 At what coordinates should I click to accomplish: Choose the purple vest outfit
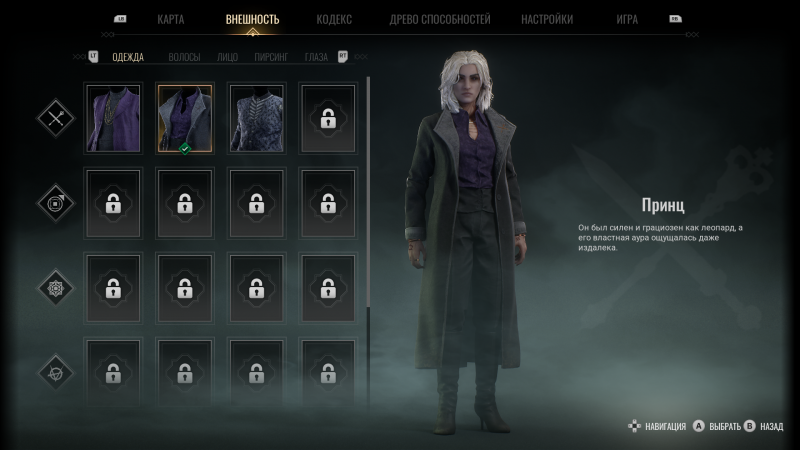click(x=113, y=118)
